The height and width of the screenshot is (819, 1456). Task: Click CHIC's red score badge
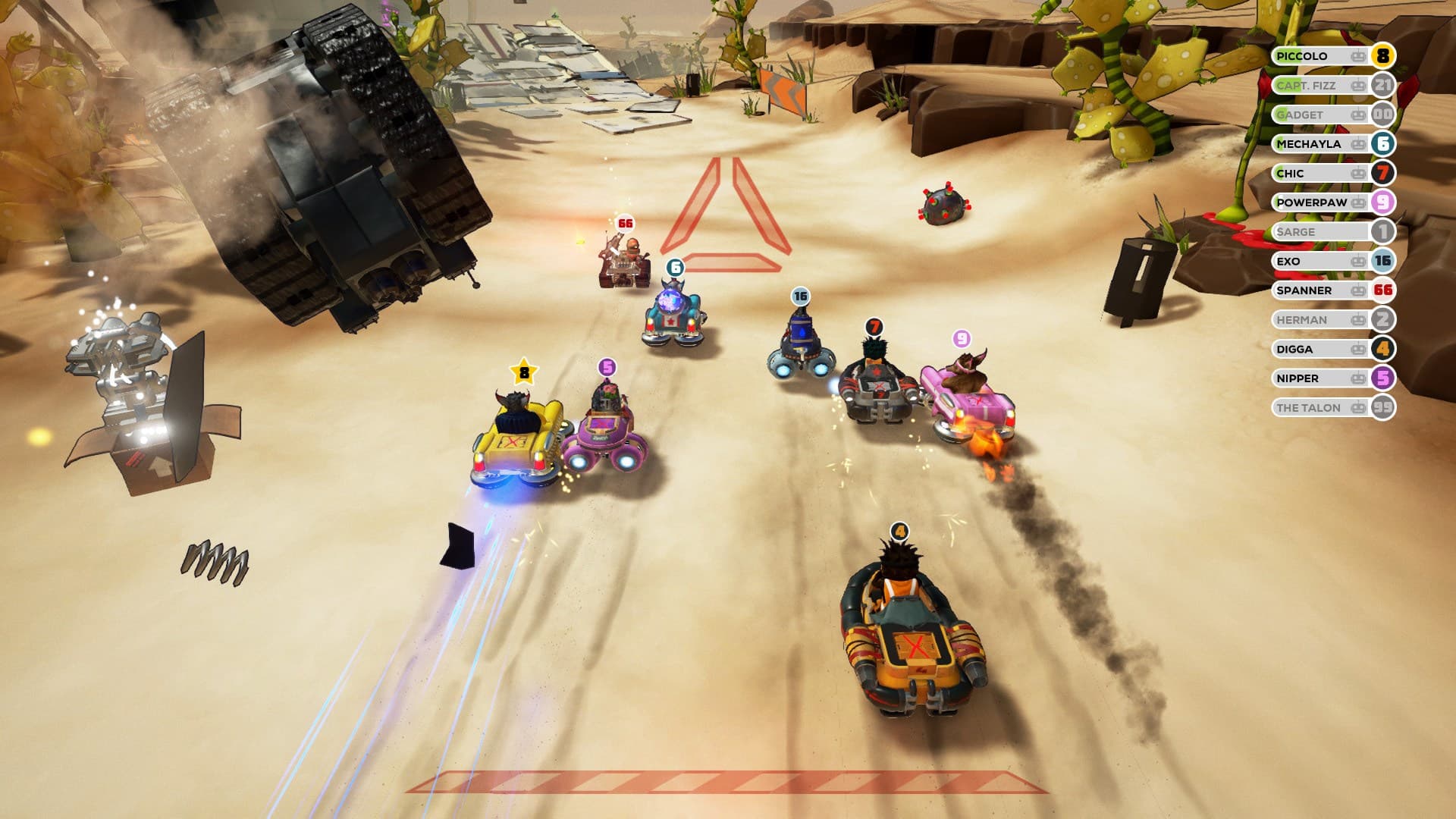1384,173
